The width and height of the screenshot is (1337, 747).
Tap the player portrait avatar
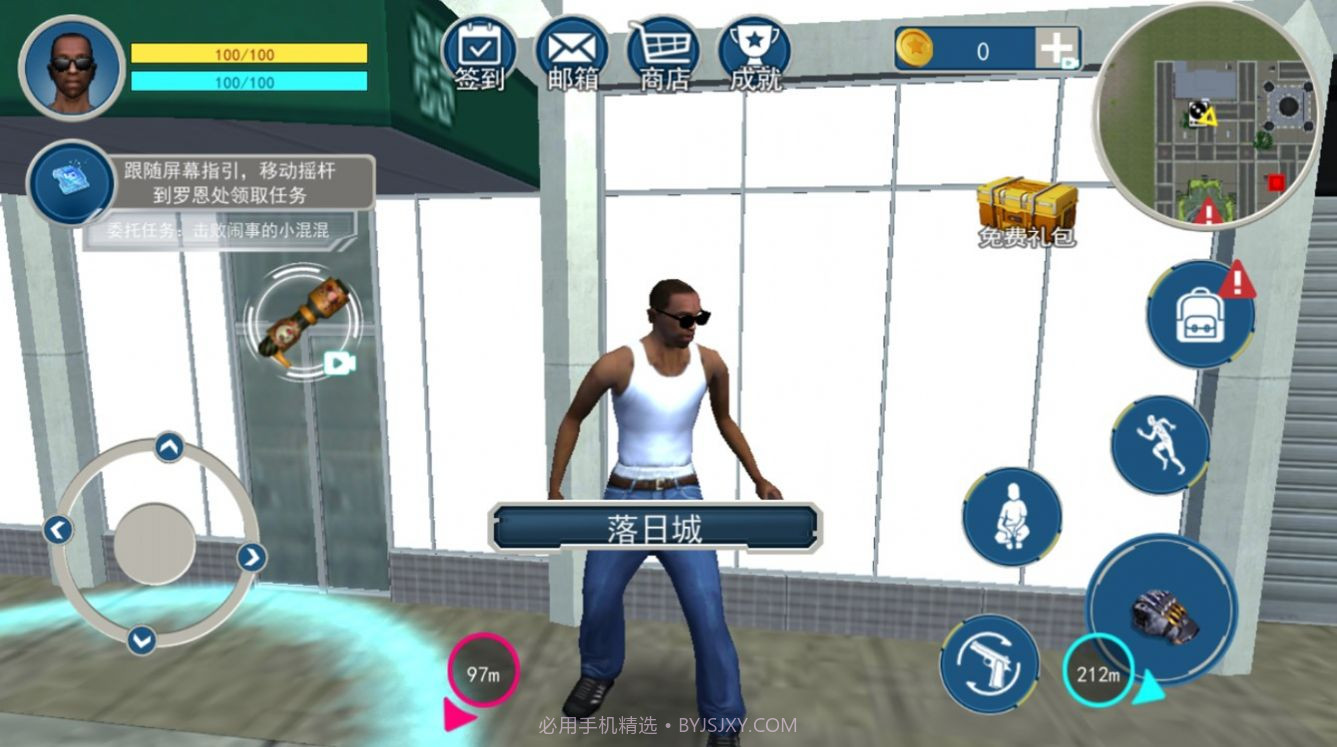point(71,68)
